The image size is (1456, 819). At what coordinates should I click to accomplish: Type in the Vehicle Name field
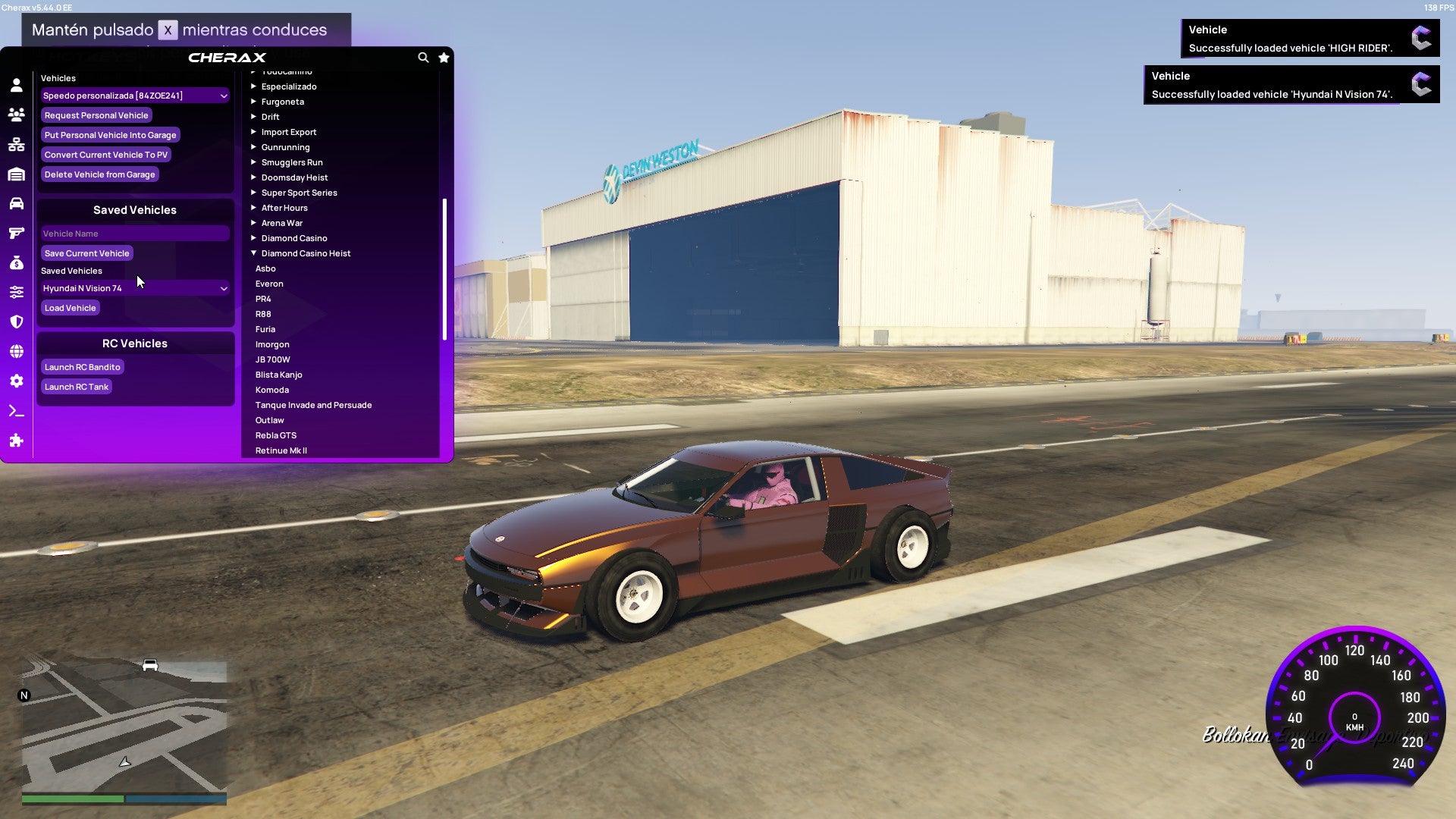point(135,233)
